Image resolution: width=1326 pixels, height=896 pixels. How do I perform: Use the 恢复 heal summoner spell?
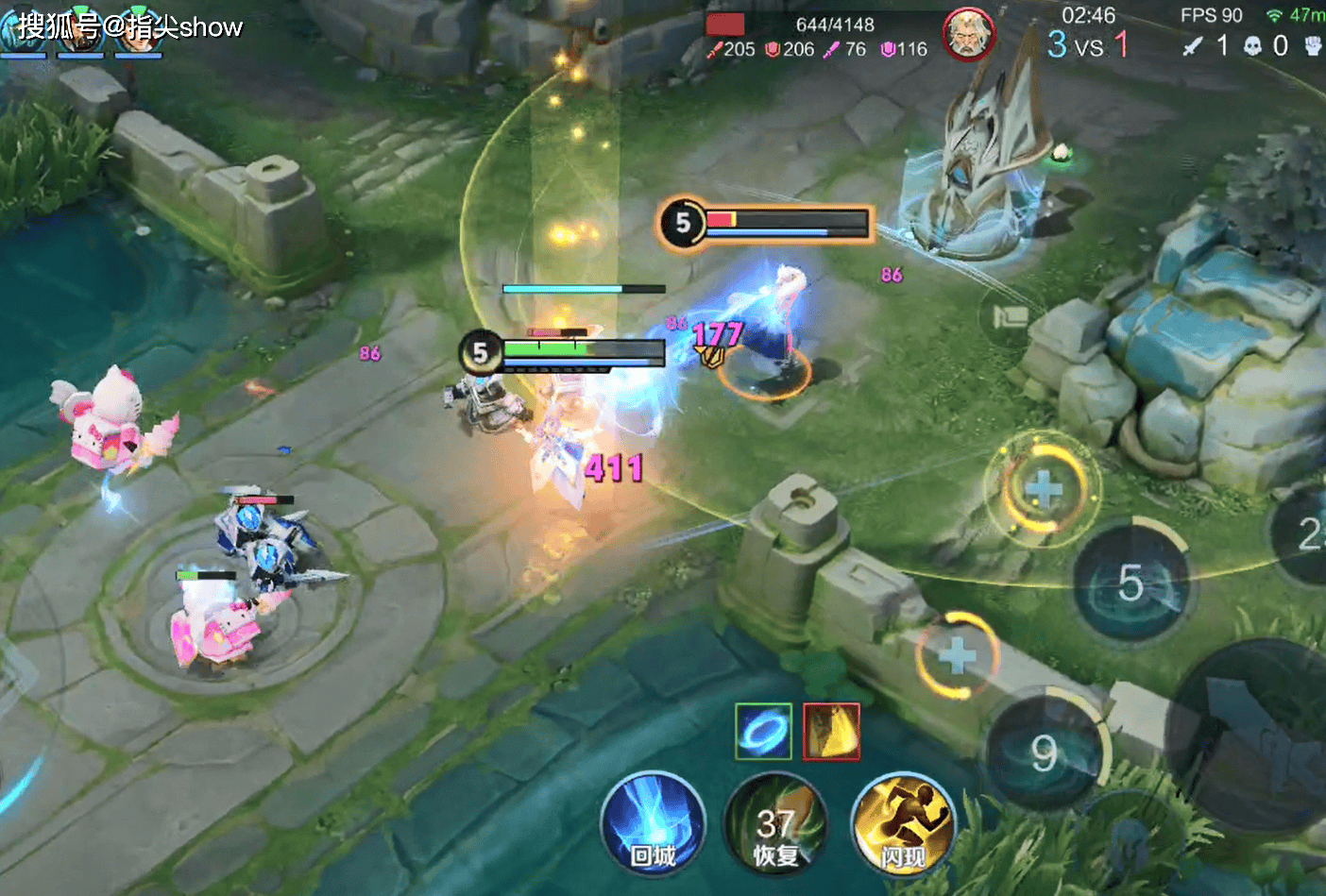775,826
